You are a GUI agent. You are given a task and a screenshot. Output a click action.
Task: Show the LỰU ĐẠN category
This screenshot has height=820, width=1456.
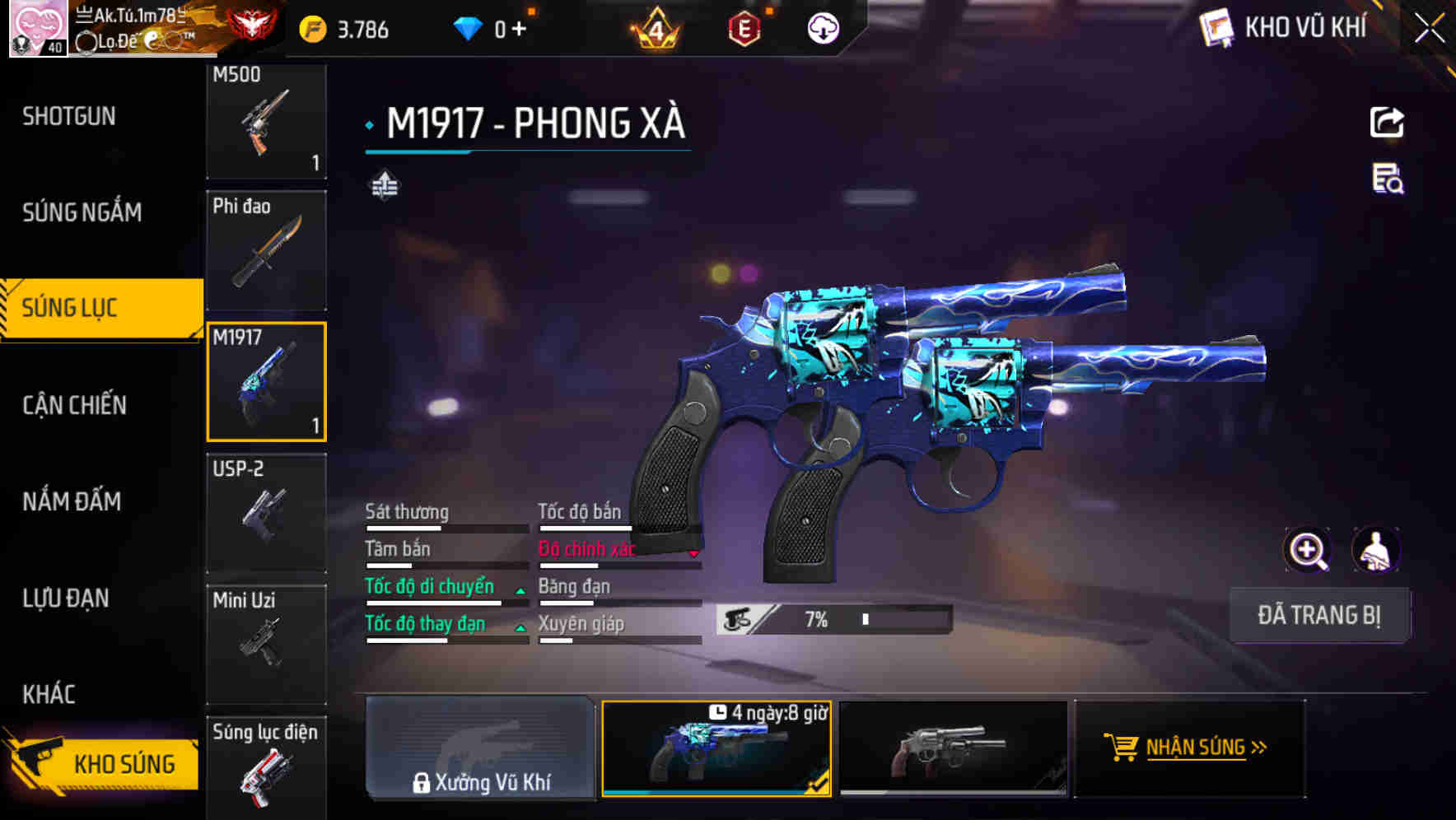click(x=66, y=598)
